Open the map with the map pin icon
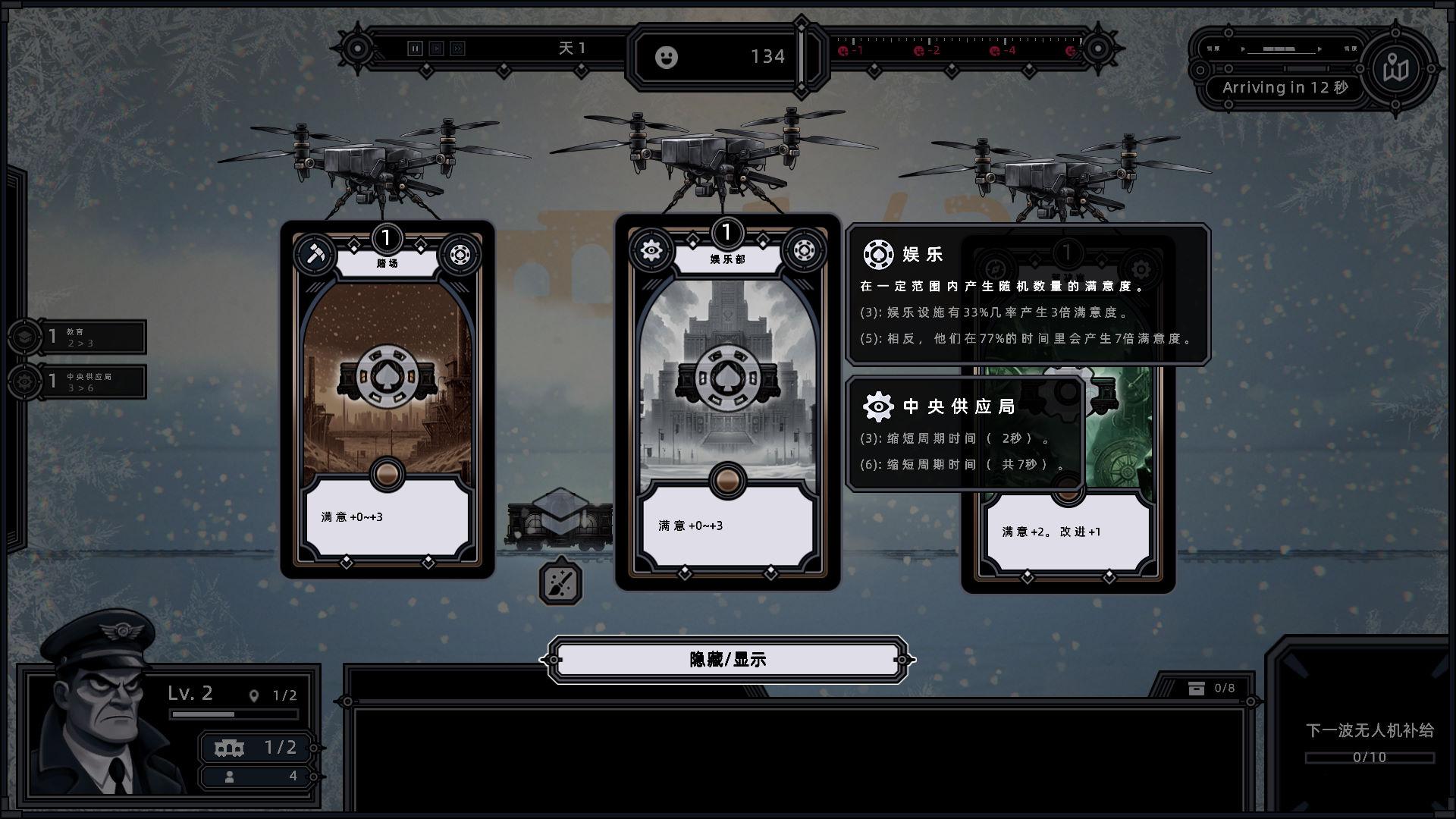Screen dimensions: 1456x819 point(1395,69)
